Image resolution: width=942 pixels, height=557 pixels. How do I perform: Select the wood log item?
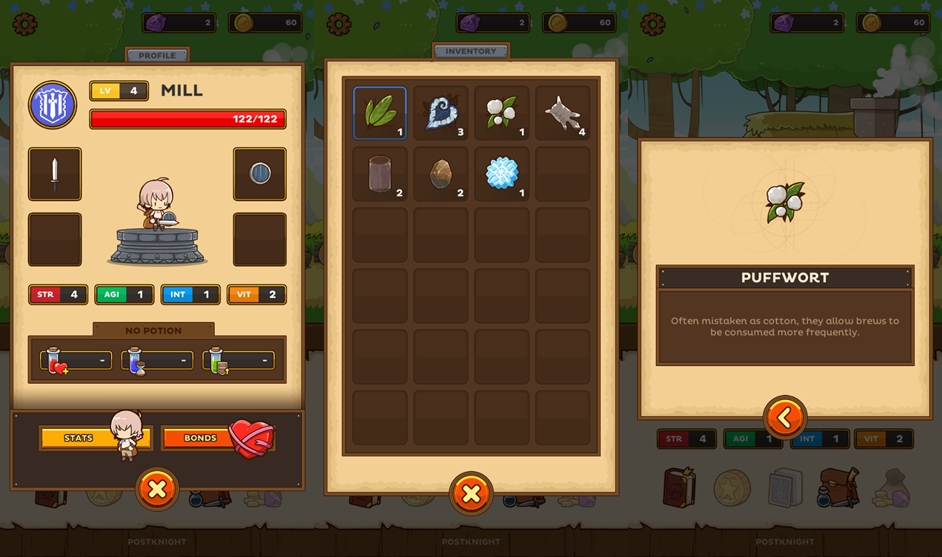pyautogui.click(x=379, y=174)
